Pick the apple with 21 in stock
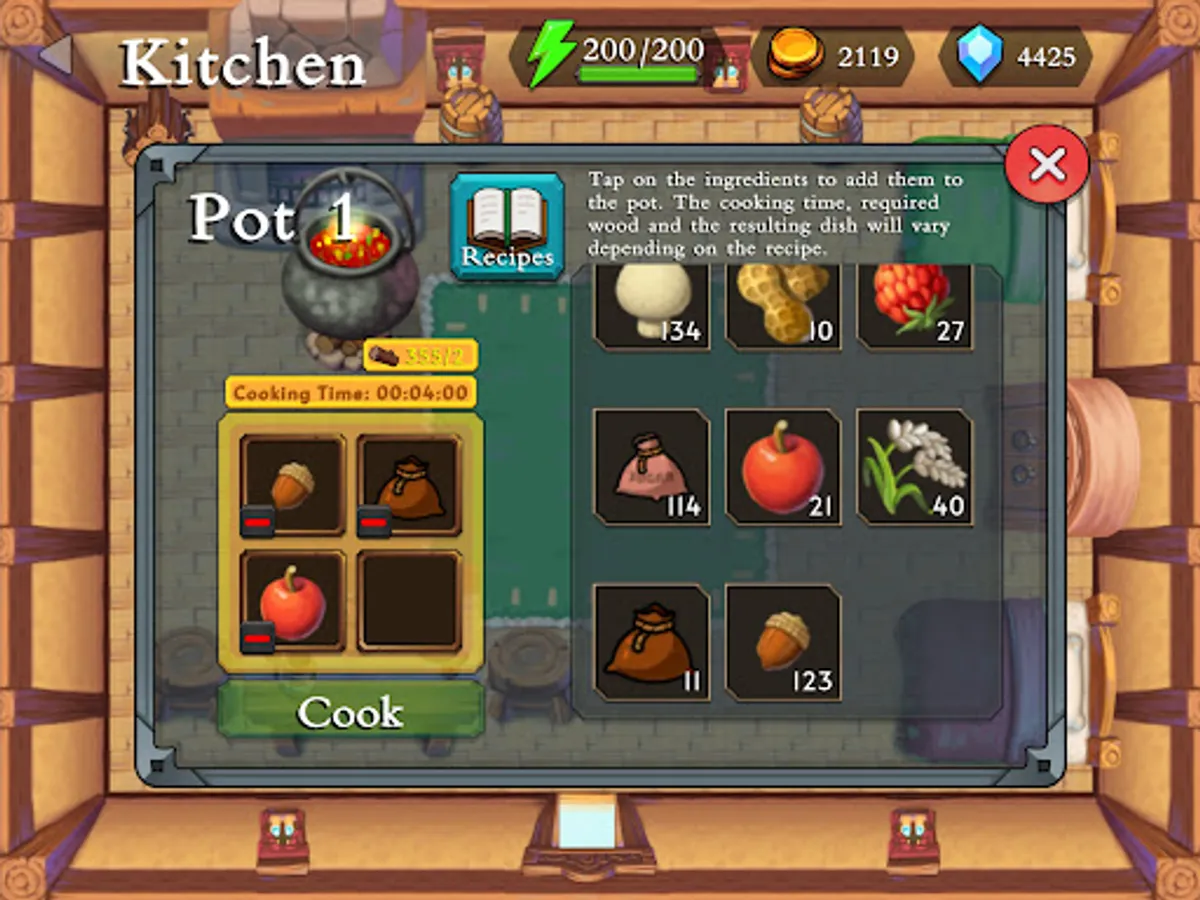 (x=783, y=466)
